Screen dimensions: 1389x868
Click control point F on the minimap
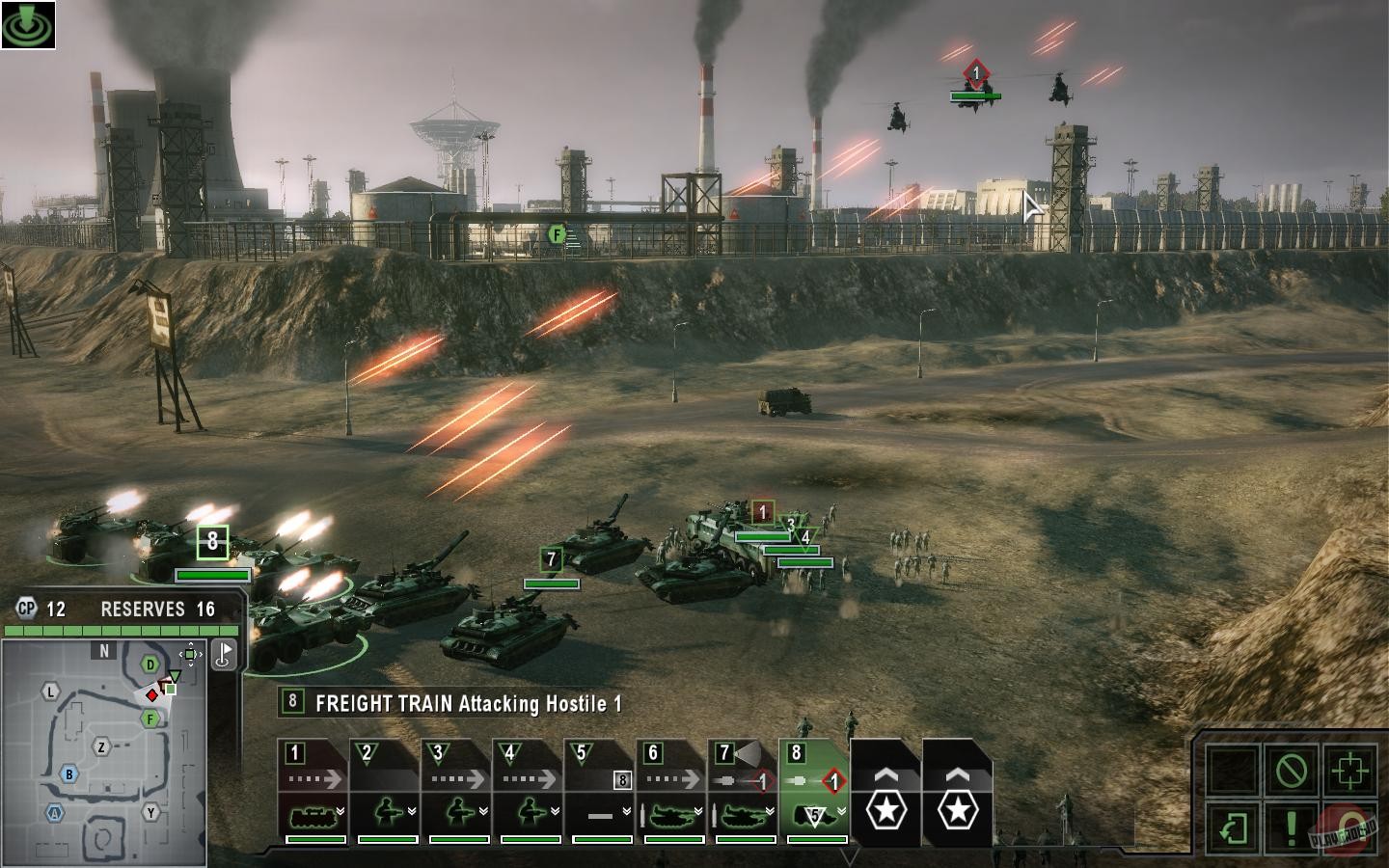[150, 719]
